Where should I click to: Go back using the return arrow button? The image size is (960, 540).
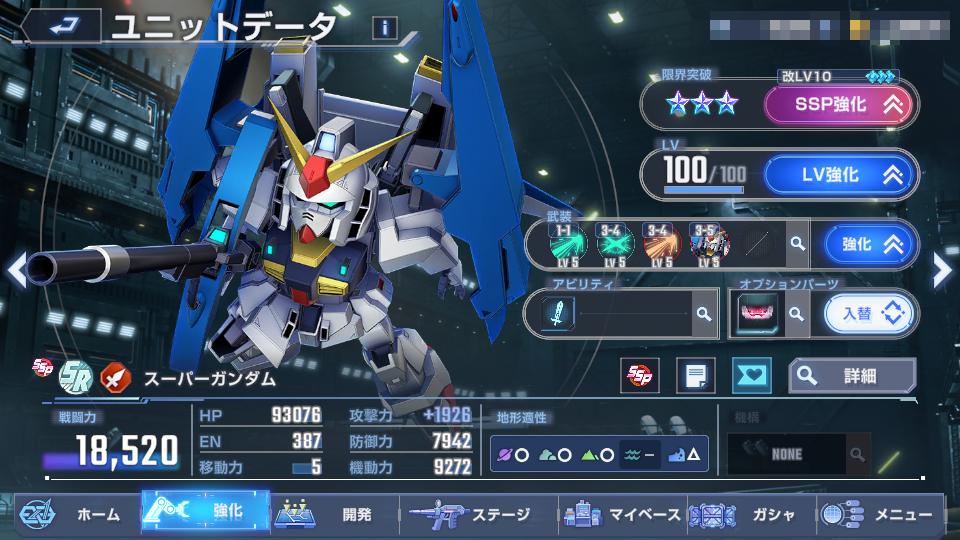click(61, 24)
